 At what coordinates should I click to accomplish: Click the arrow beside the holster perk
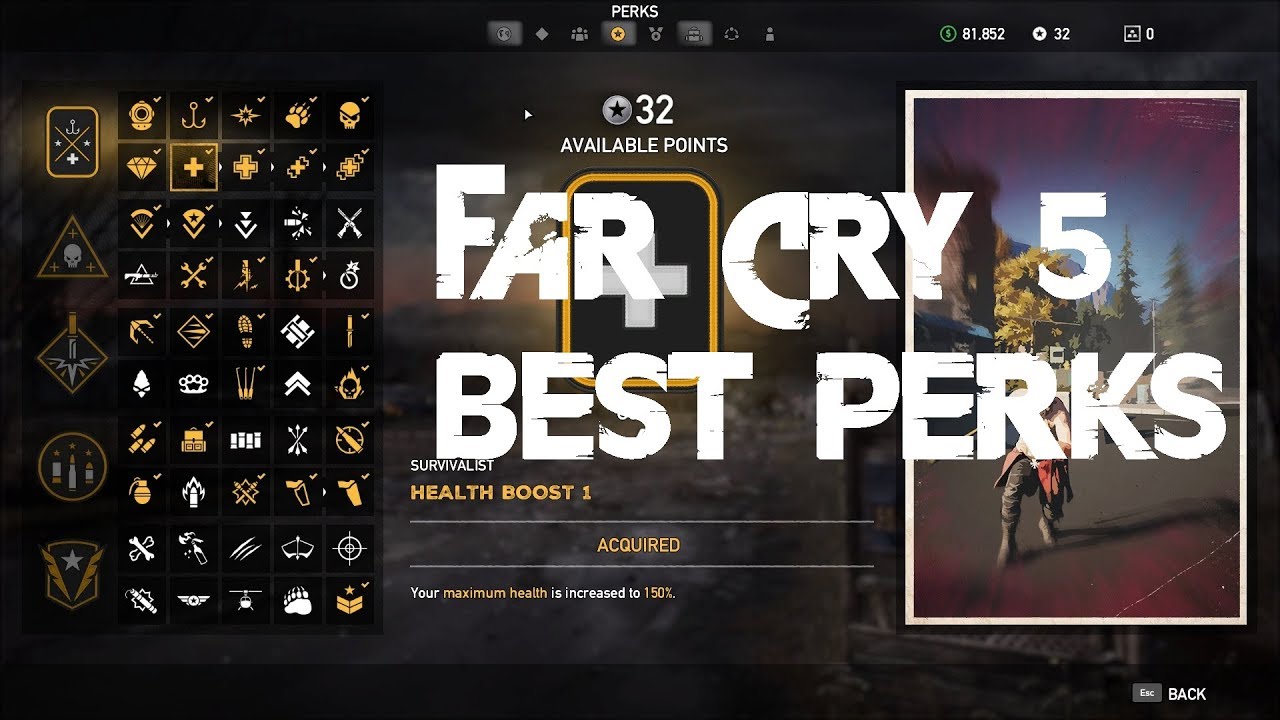coord(324,492)
